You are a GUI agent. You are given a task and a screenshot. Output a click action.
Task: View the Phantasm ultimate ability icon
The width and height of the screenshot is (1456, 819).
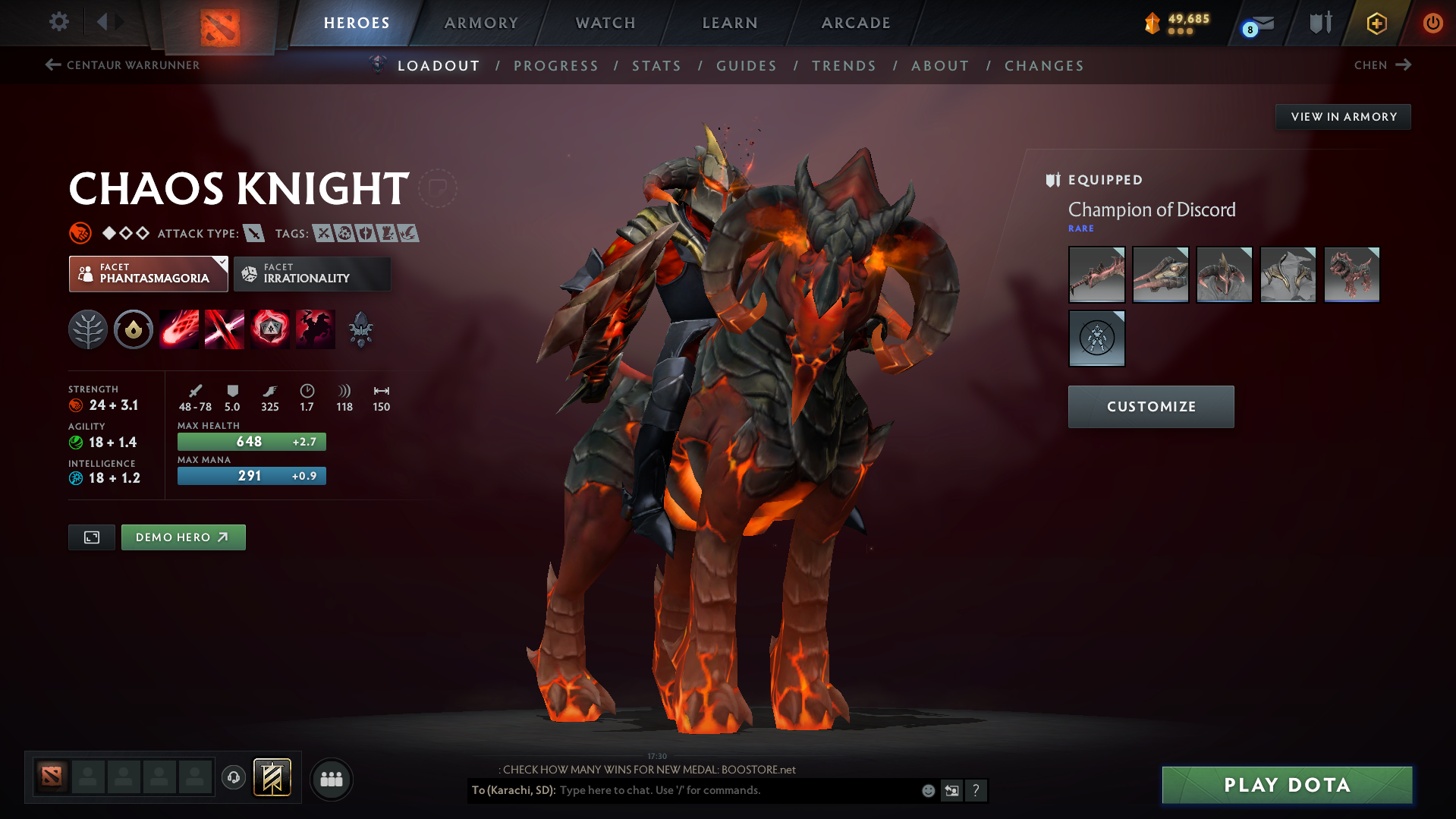(316, 329)
